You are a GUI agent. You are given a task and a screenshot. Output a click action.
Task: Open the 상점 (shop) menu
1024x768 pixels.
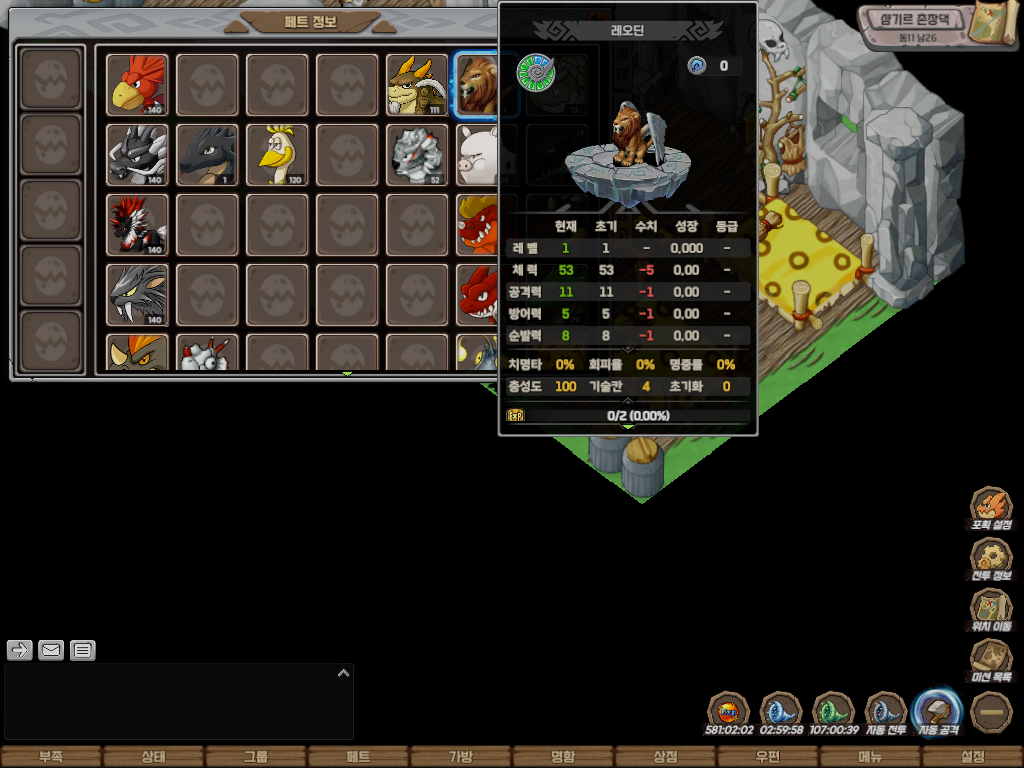tap(665, 757)
